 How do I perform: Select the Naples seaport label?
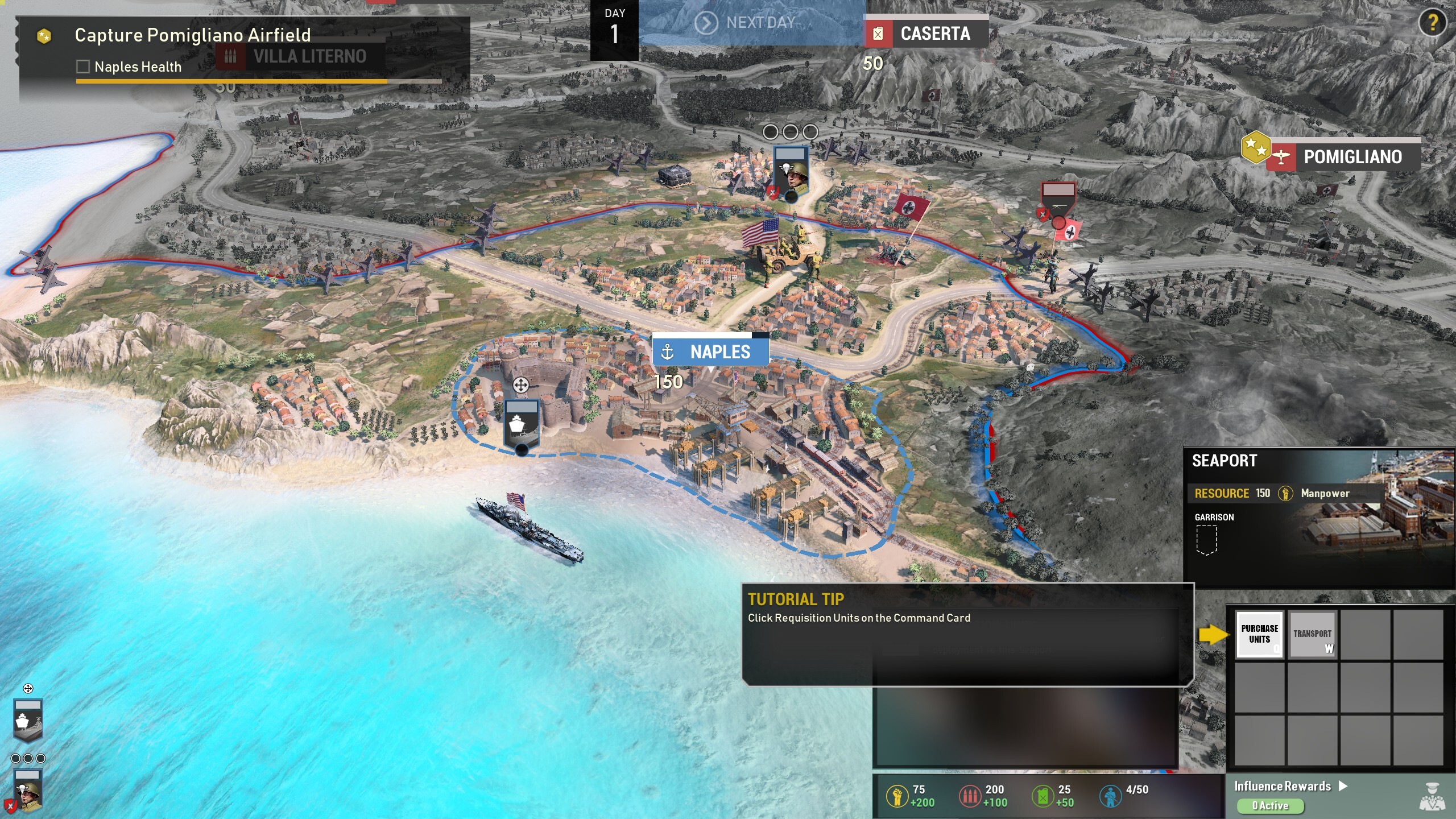[x=710, y=351]
